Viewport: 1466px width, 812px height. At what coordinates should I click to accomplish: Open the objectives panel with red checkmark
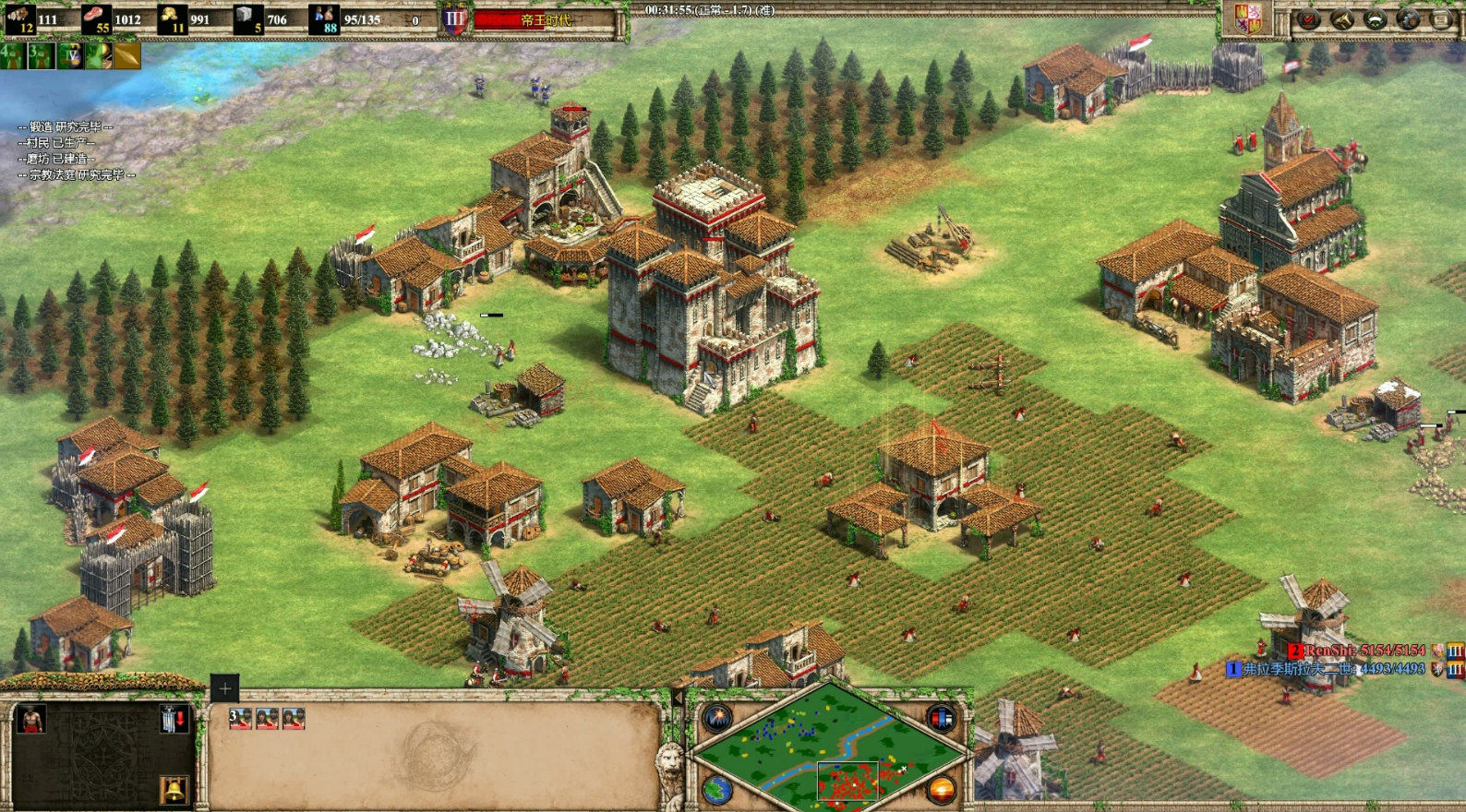click(1309, 19)
